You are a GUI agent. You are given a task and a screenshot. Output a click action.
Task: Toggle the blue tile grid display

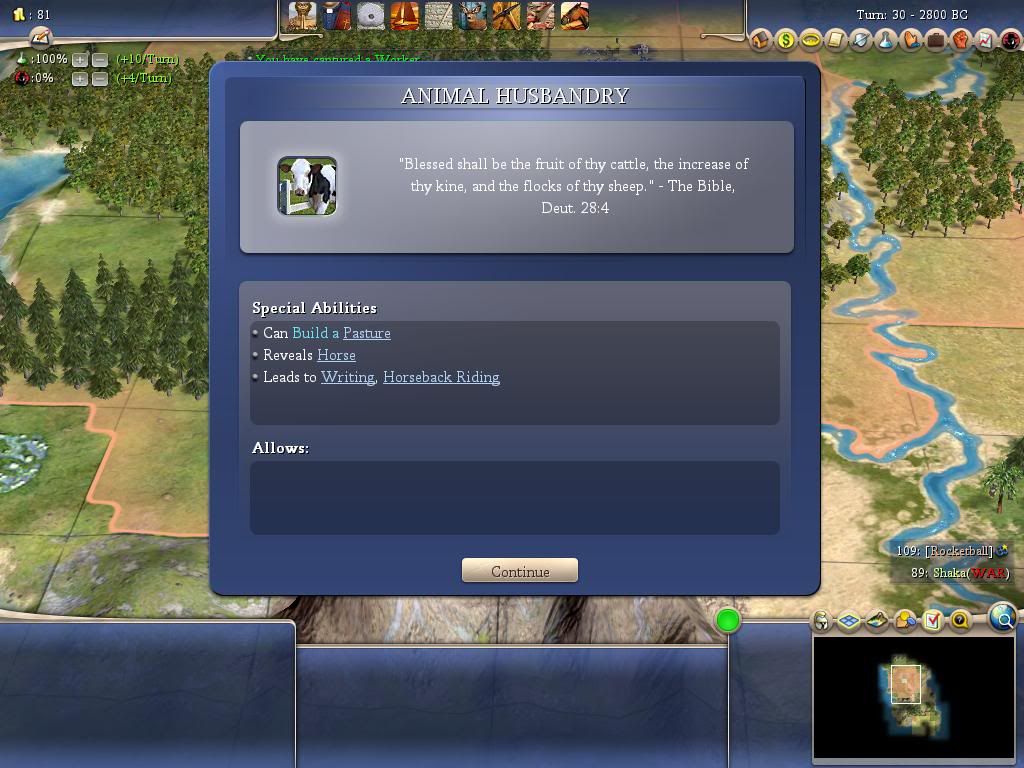pyautogui.click(x=849, y=621)
